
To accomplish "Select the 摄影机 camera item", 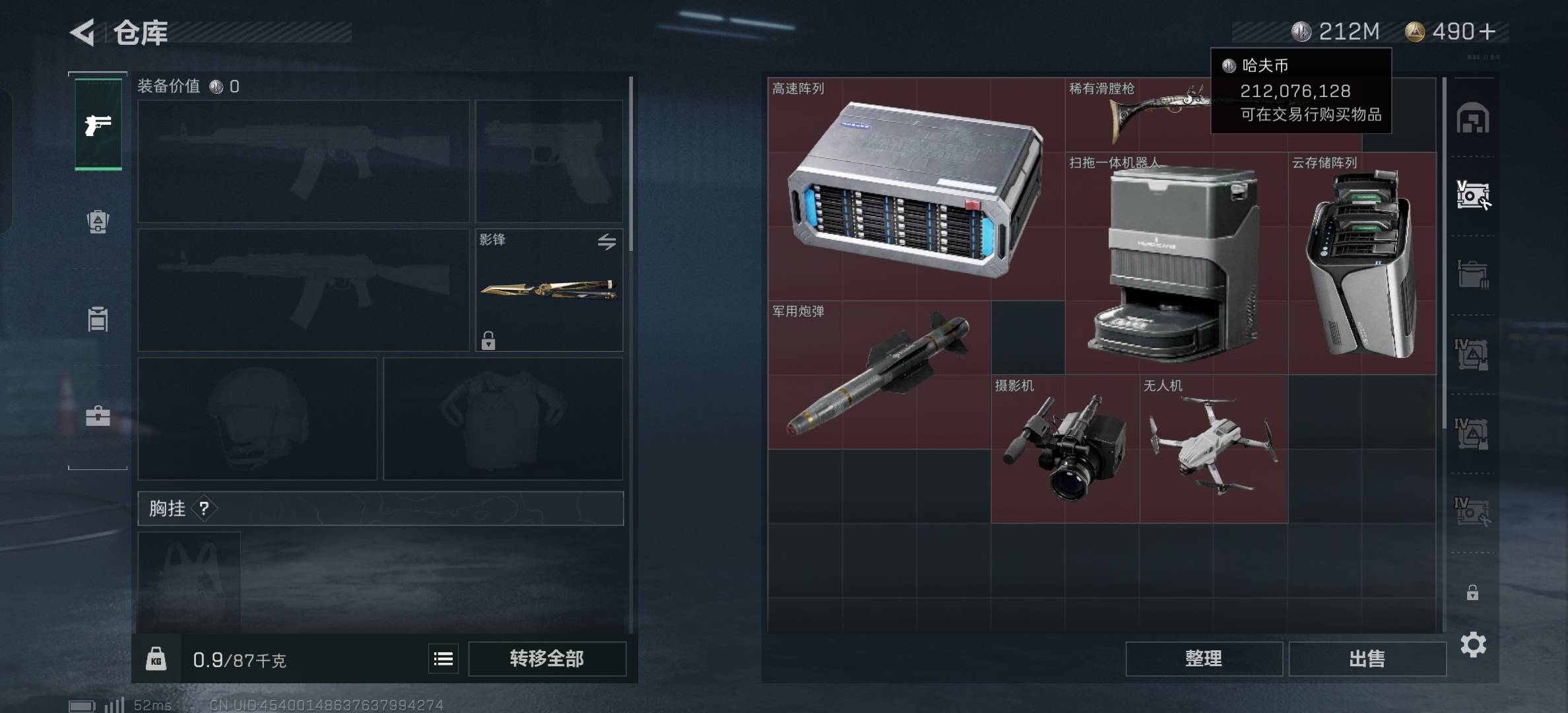I will [x=1064, y=449].
